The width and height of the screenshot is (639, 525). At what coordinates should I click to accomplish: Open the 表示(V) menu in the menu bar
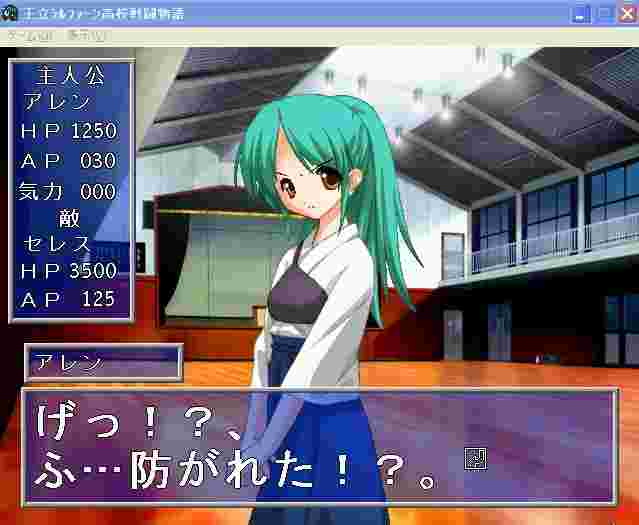click(x=87, y=35)
